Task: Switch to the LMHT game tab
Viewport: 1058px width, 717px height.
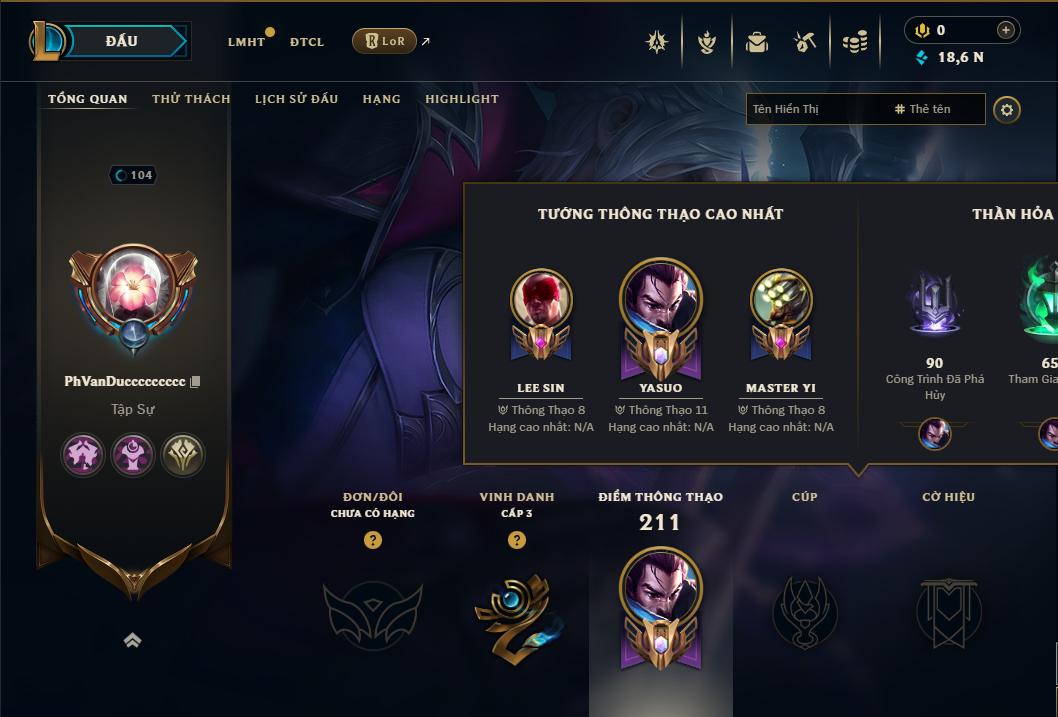Action: pos(246,42)
